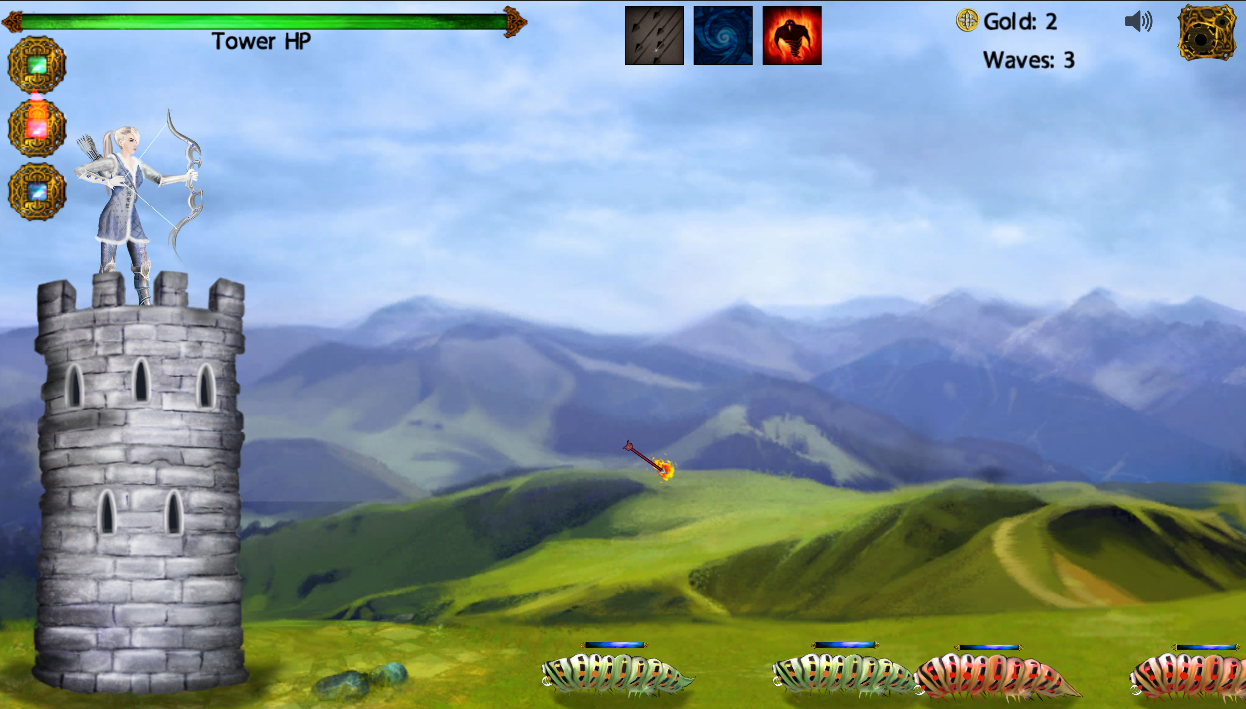Toggle the sound speaker icon
1246x709 pixels.
coord(1138,21)
